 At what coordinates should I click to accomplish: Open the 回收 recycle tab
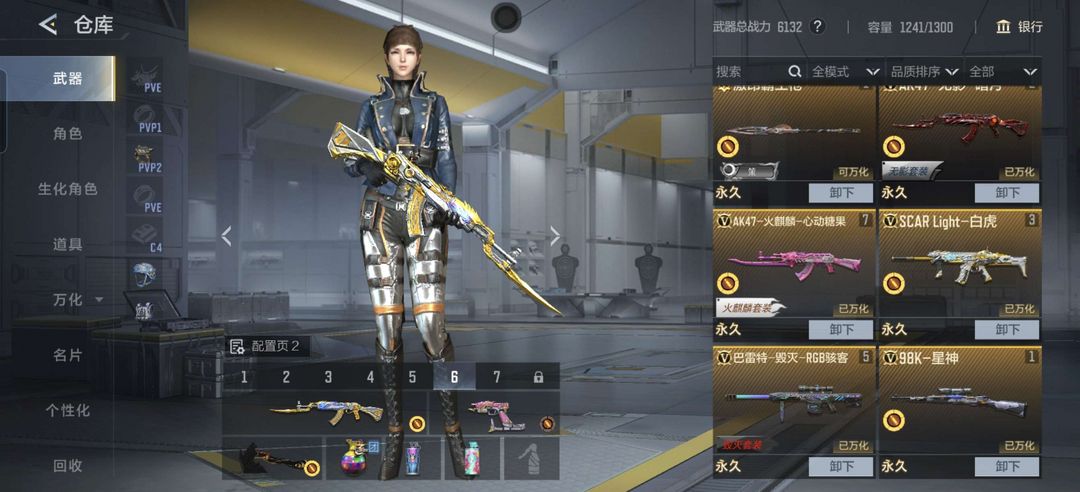67,465
